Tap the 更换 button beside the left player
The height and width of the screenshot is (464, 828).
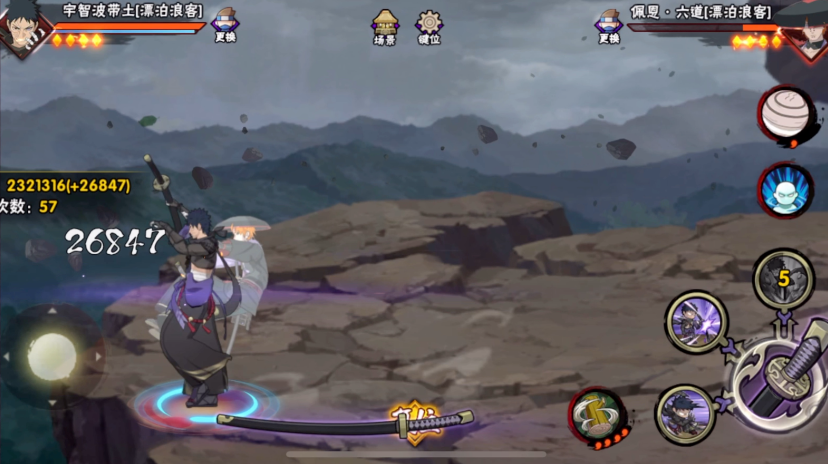(225, 24)
